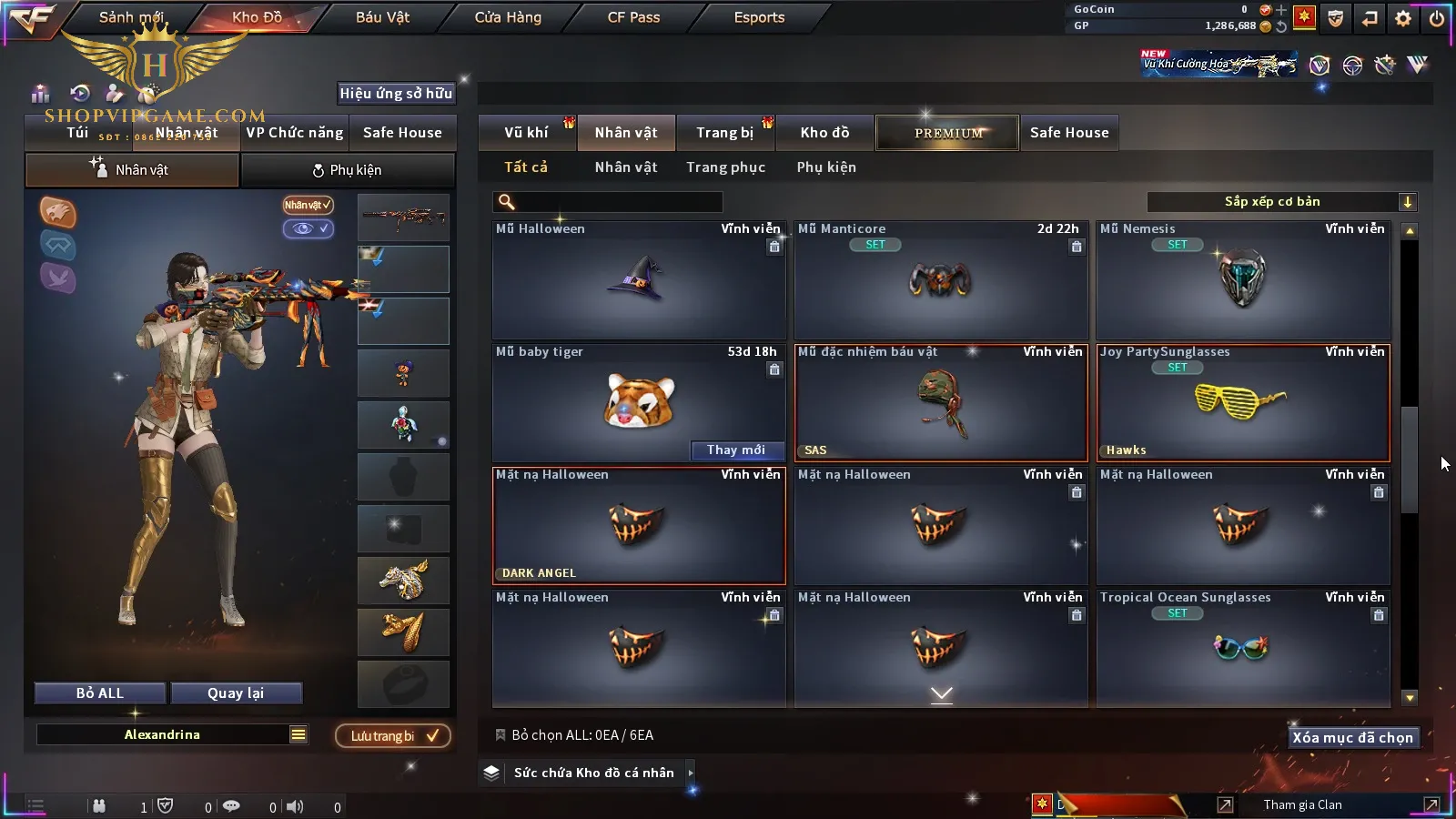
Task: Click the Bỏ ALL button
Action: [100, 693]
